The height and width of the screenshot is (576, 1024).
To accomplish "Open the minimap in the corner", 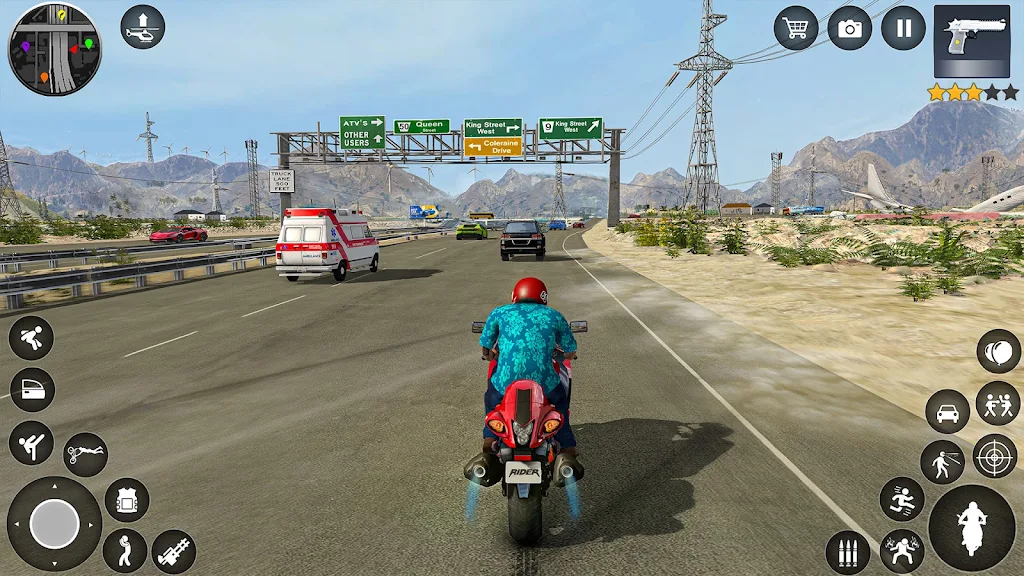I will 55,48.
